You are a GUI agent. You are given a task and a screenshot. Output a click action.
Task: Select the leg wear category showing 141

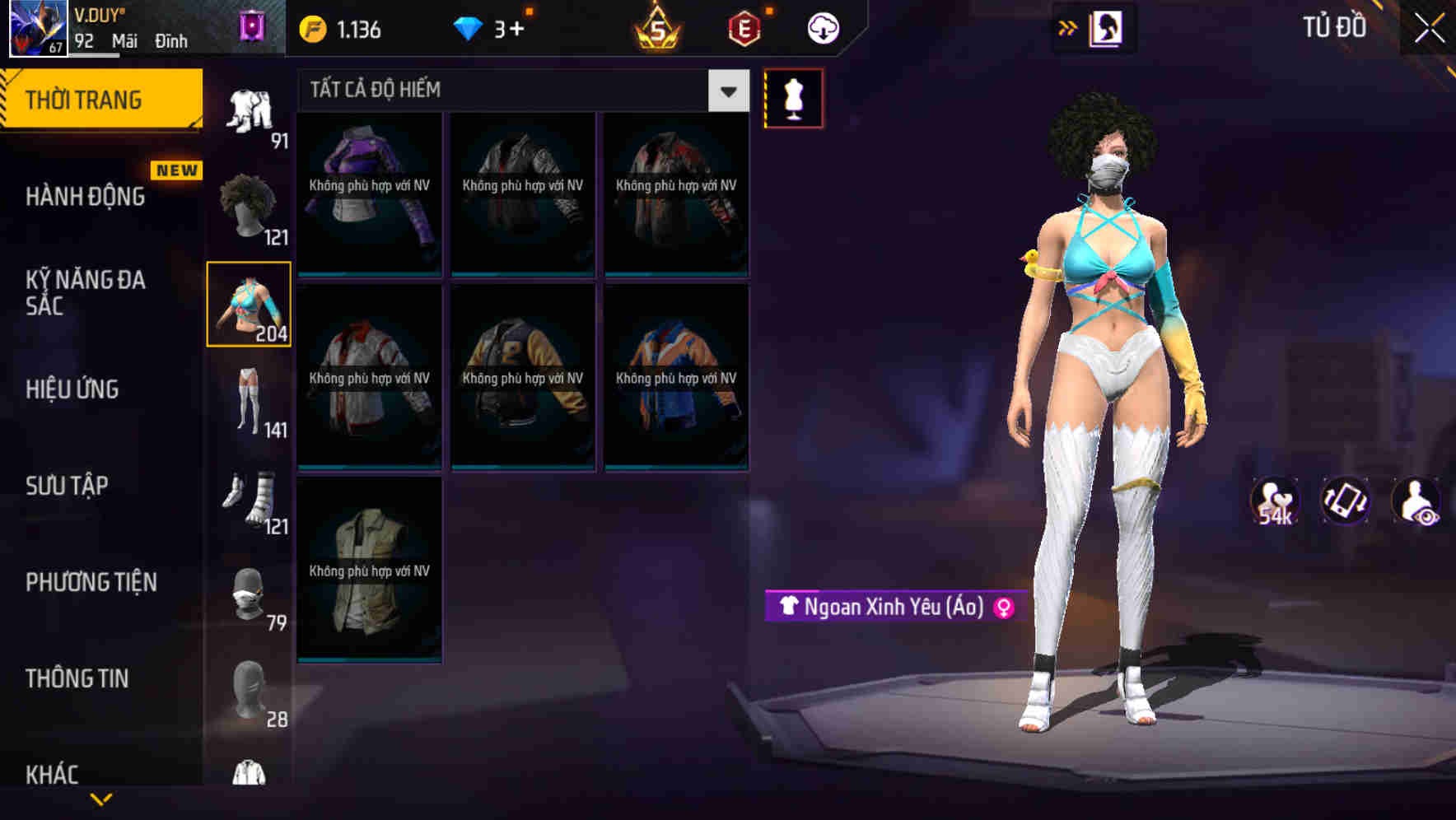249,398
